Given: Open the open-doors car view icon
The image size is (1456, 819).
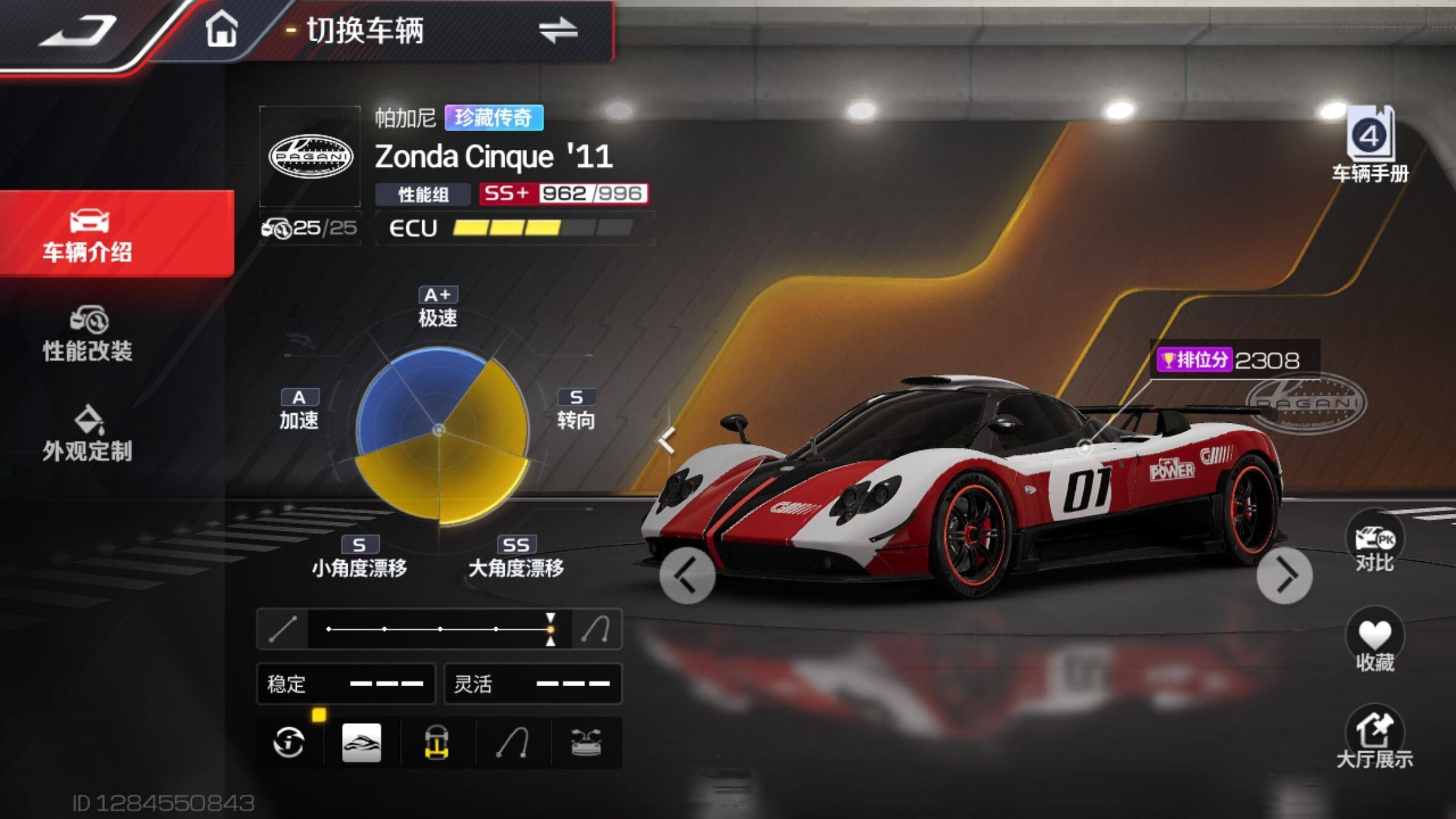Looking at the screenshot, I should click(586, 743).
